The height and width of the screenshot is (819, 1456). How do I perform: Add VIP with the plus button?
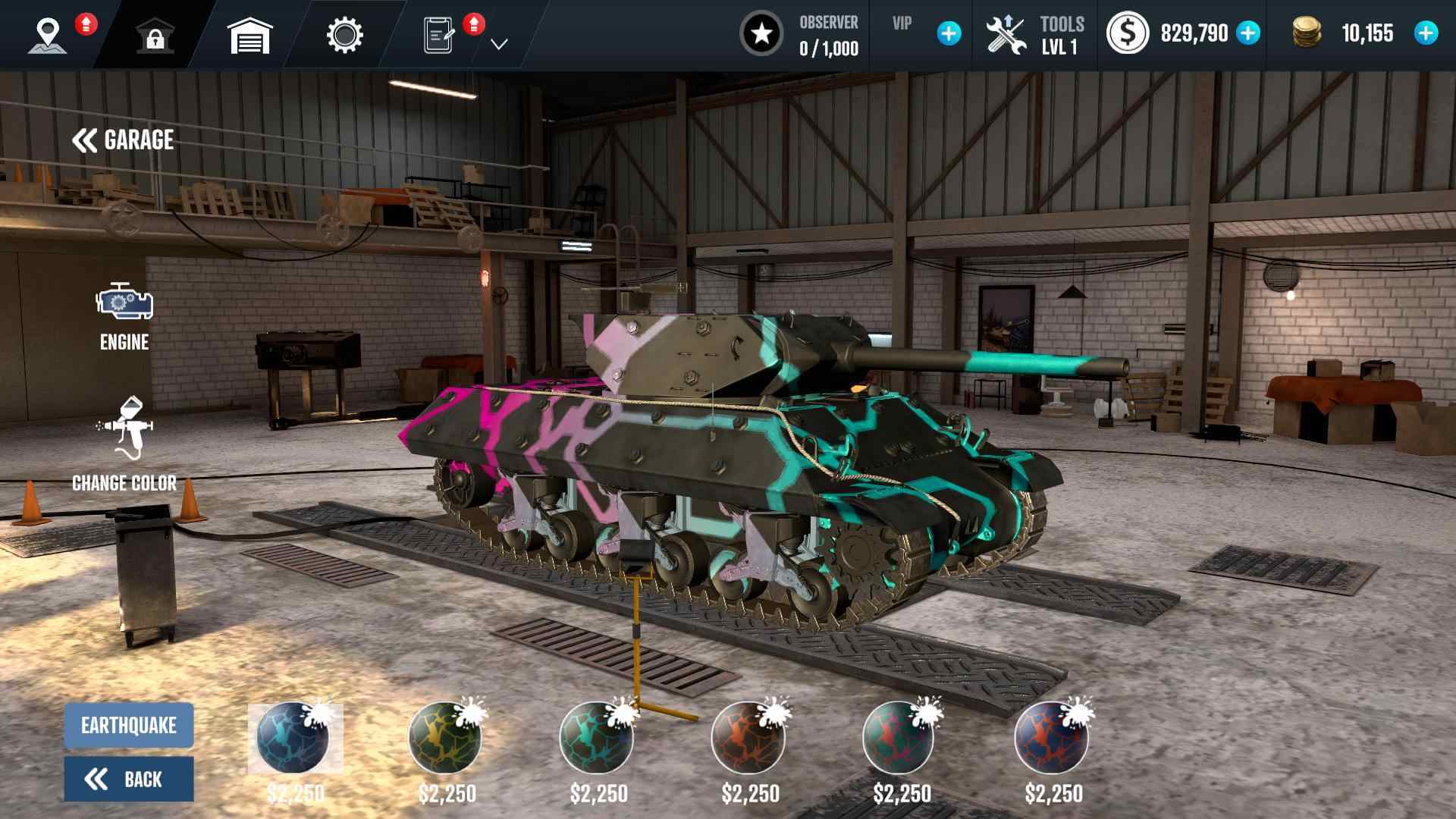point(949,33)
